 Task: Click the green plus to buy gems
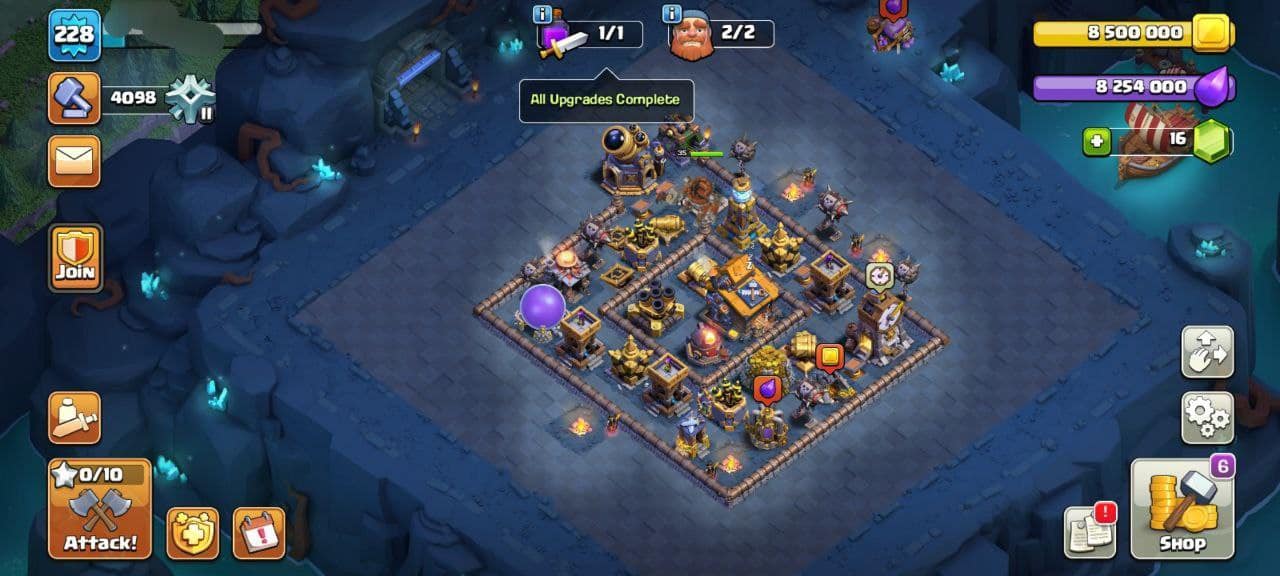tap(1097, 141)
